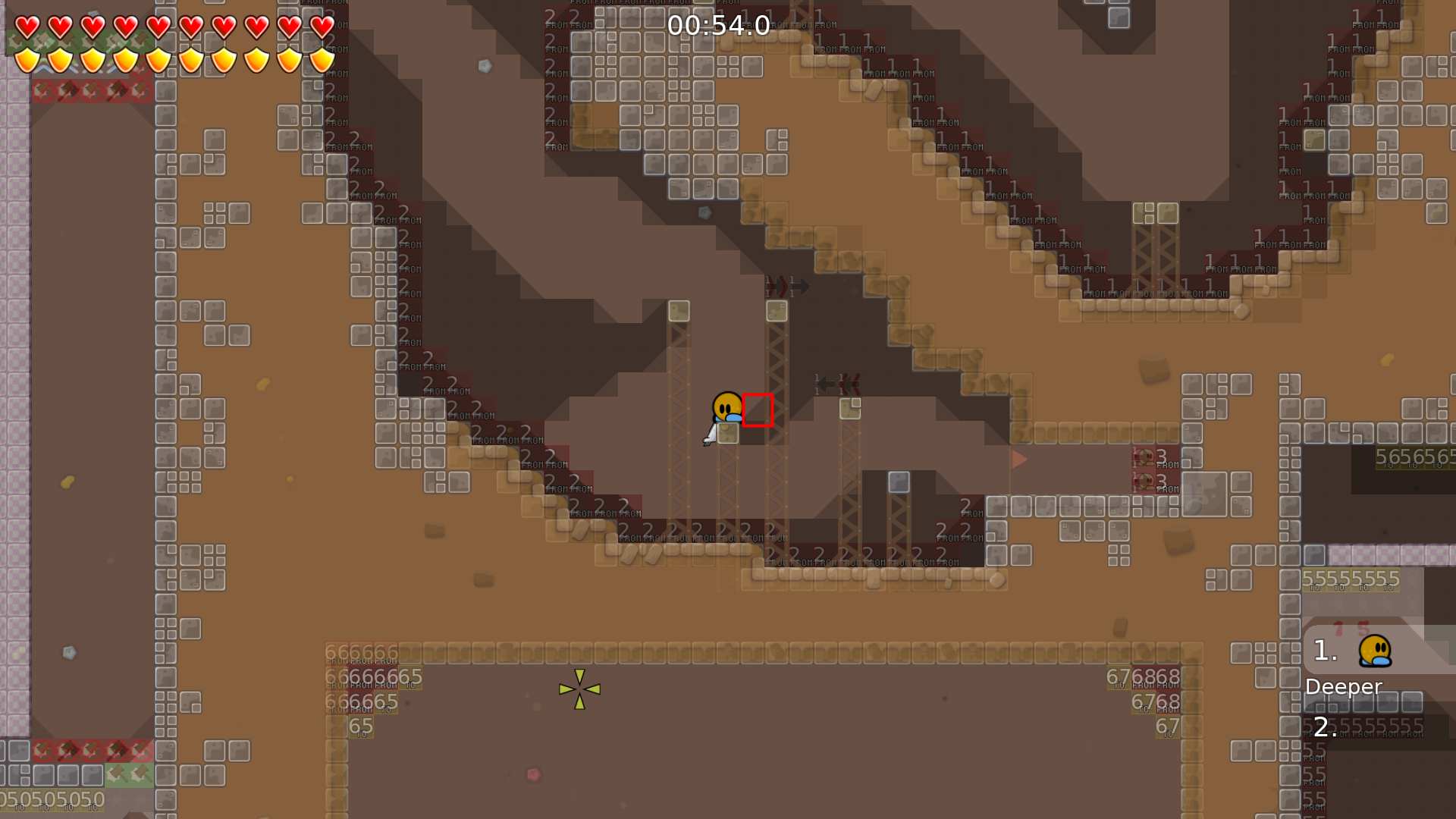Click the crying player character near the red cursor

point(726,406)
